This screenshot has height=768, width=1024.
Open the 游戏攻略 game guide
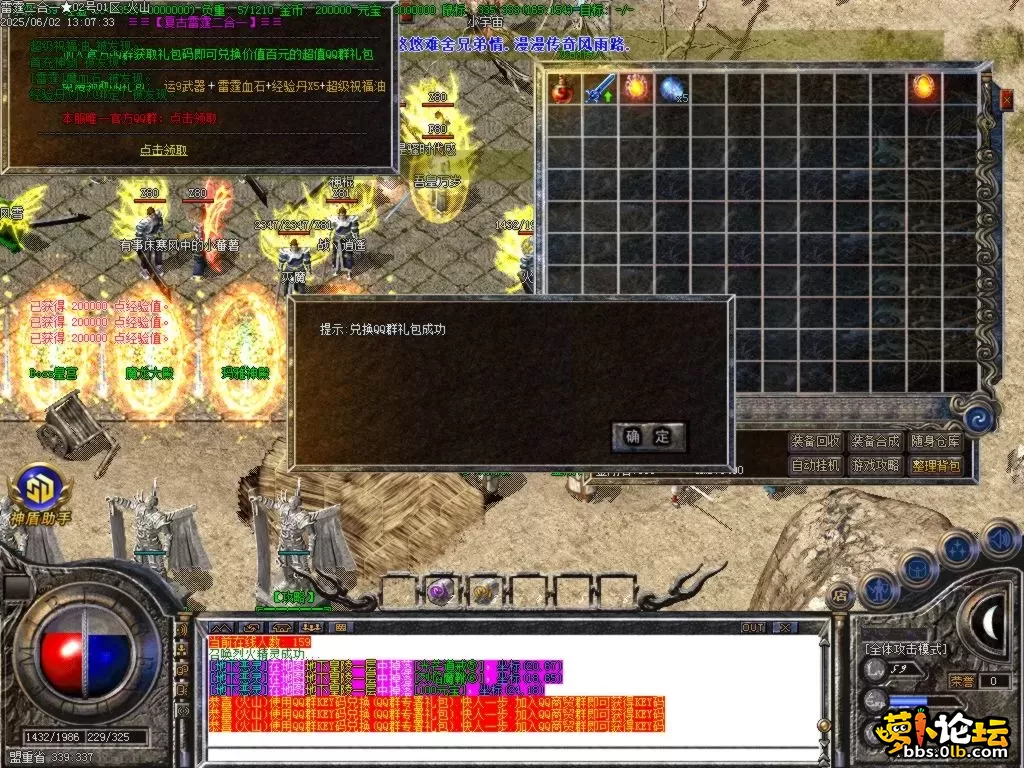[x=875, y=465]
